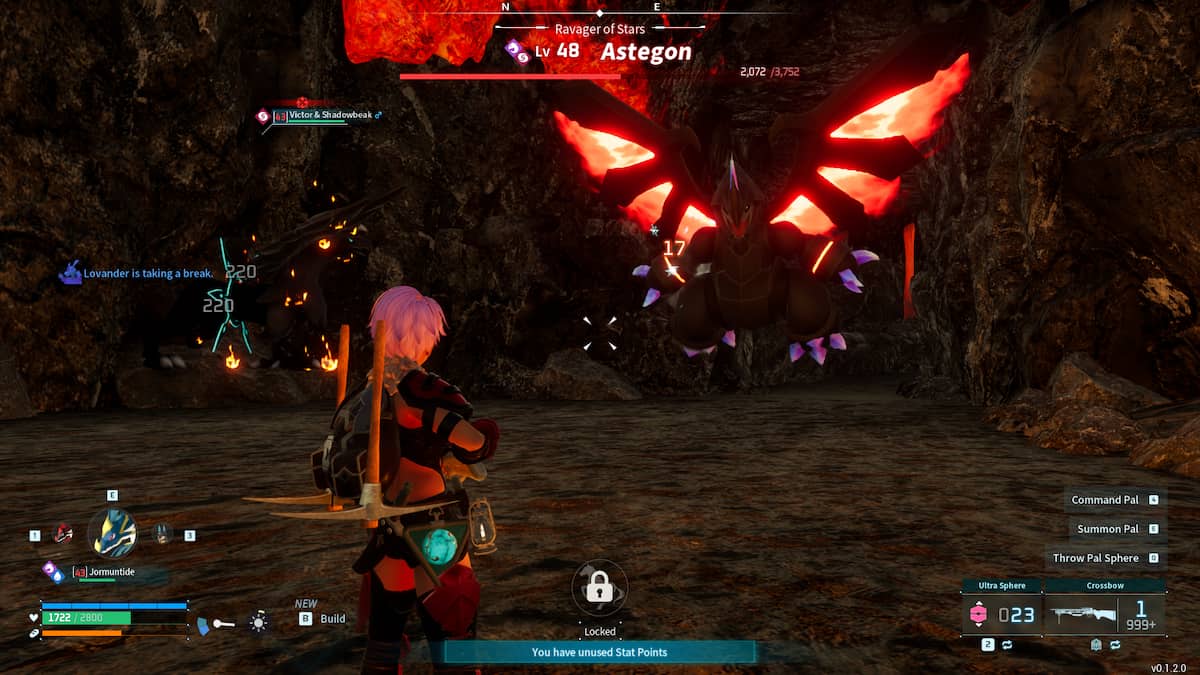Switch to the red pal on the left

click(63, 534)
